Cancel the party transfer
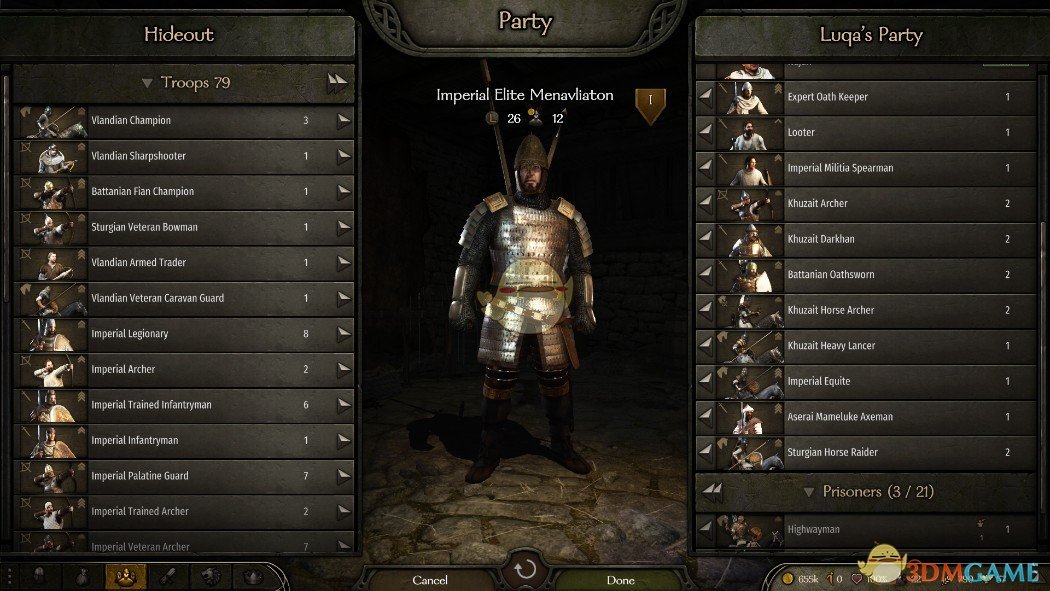Viewport: 1050px width, 591px height. click(430, 579)
